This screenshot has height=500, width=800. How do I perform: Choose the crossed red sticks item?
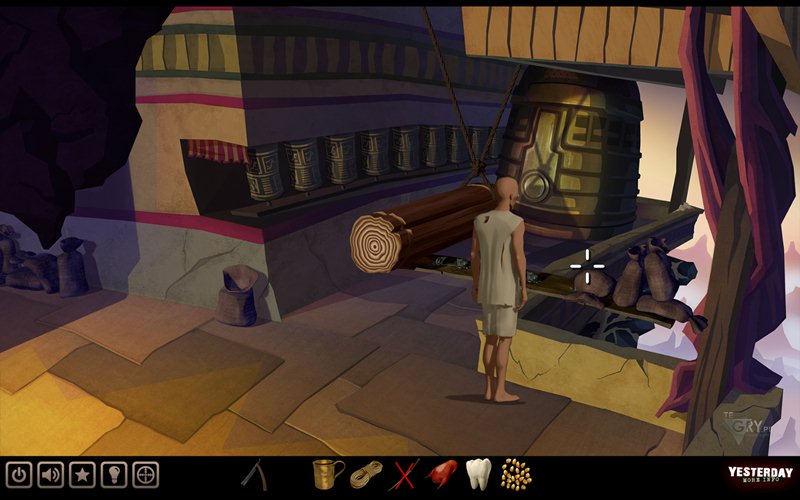pyautogui.click(x=406, y=473)
